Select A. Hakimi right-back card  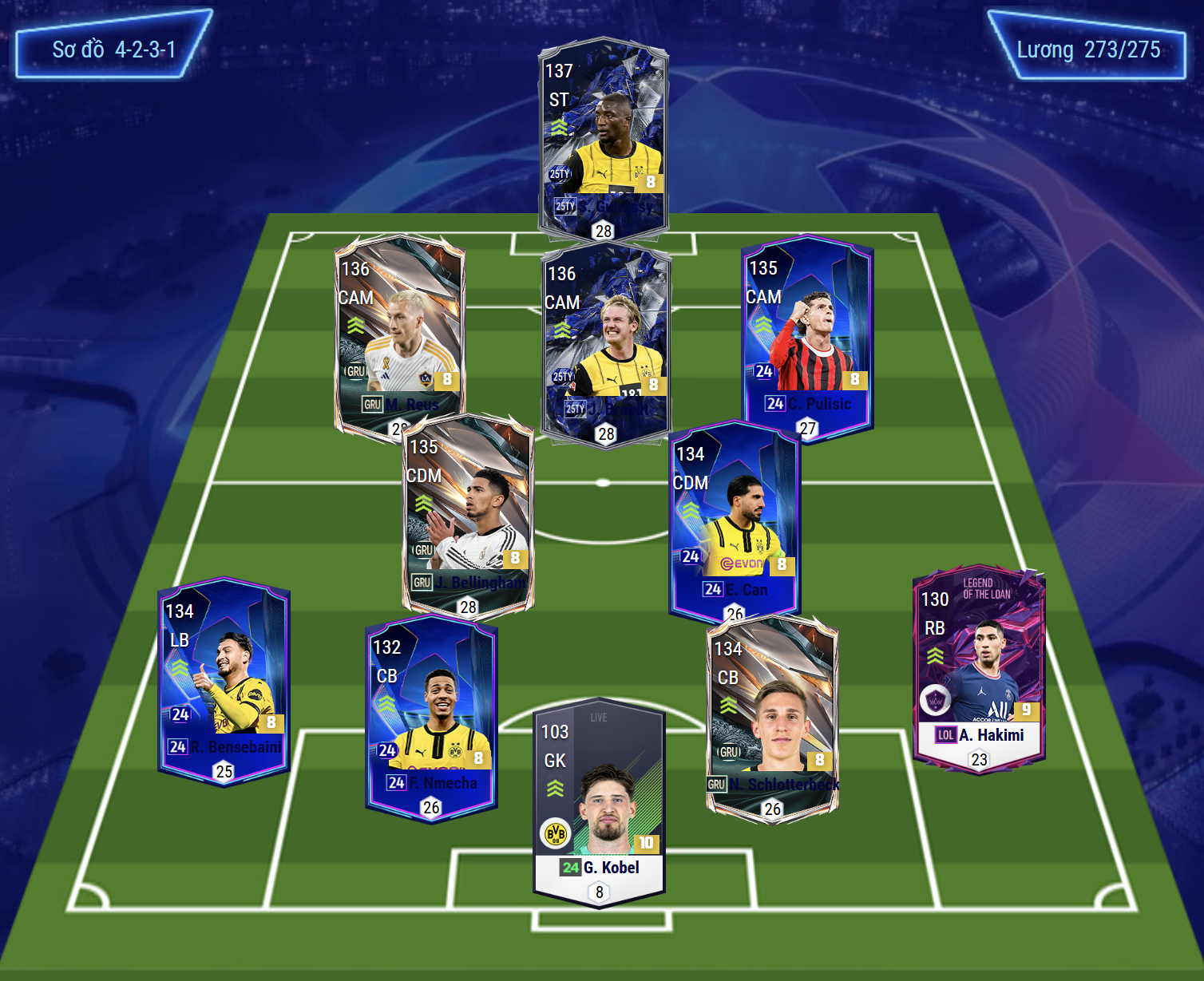coord(979,667)
